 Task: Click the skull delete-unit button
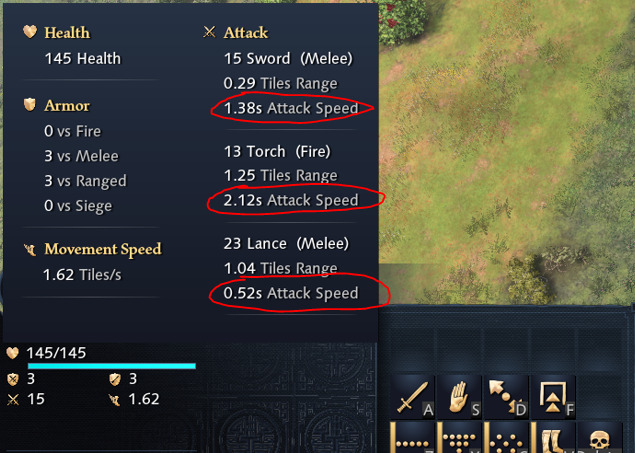[598, 439]
